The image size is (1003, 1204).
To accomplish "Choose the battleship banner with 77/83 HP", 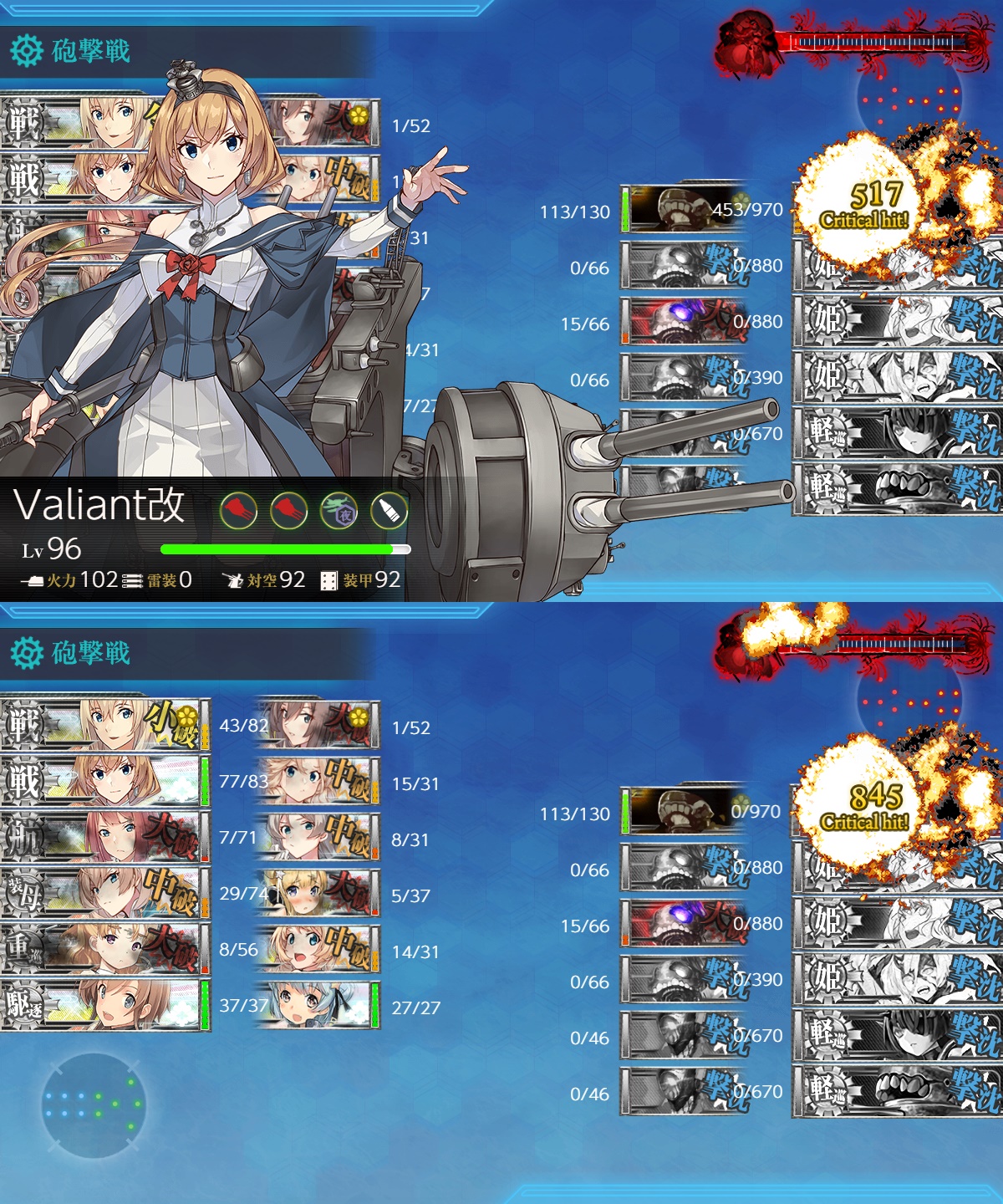I will [x=104, y=780].
